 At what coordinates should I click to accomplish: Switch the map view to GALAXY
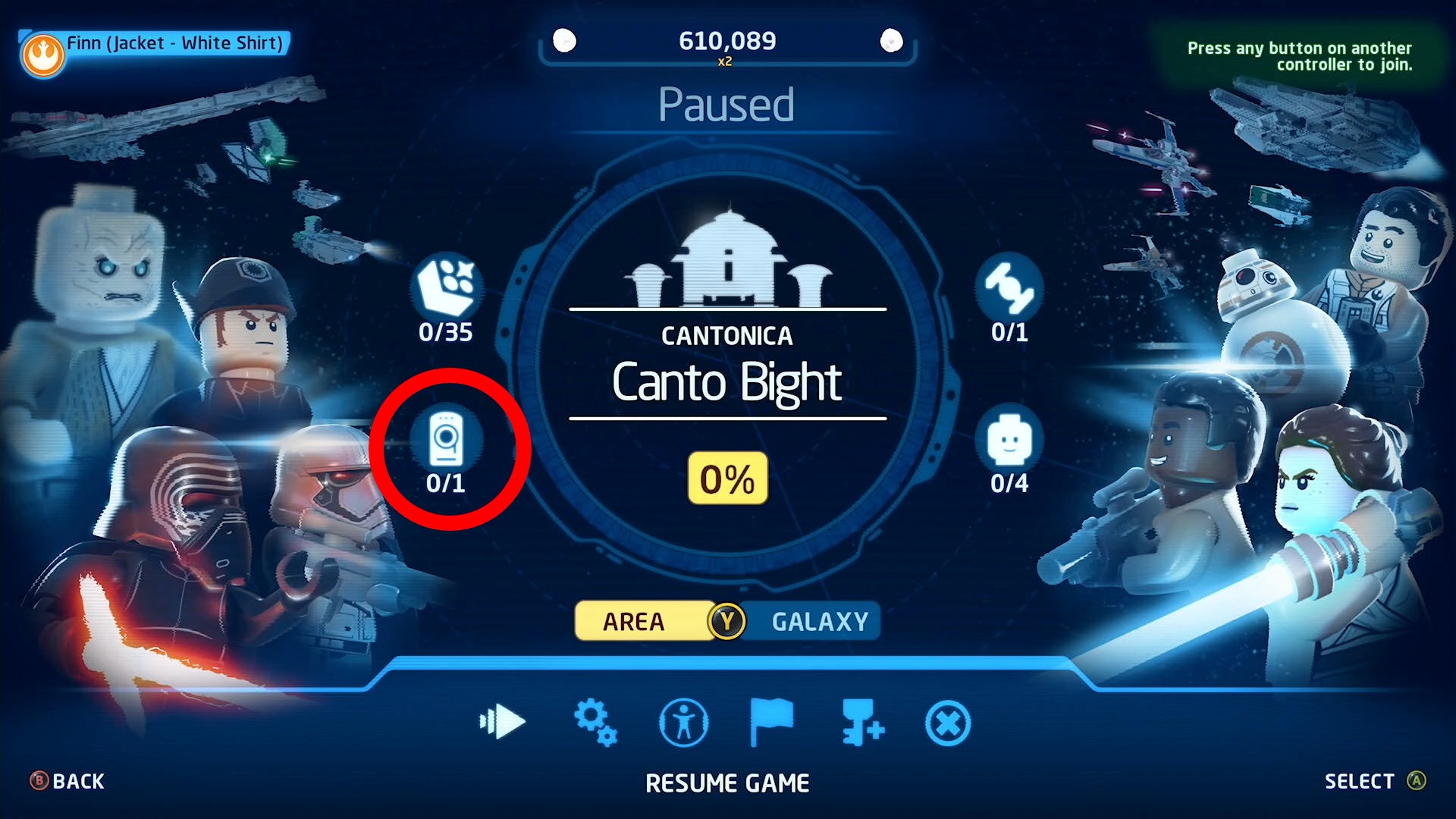tap(817, 620)
